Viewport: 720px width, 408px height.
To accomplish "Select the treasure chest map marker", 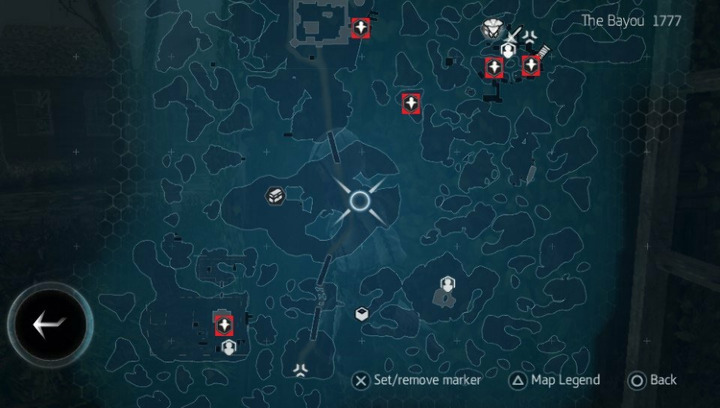I will click(x=275, y=196).
